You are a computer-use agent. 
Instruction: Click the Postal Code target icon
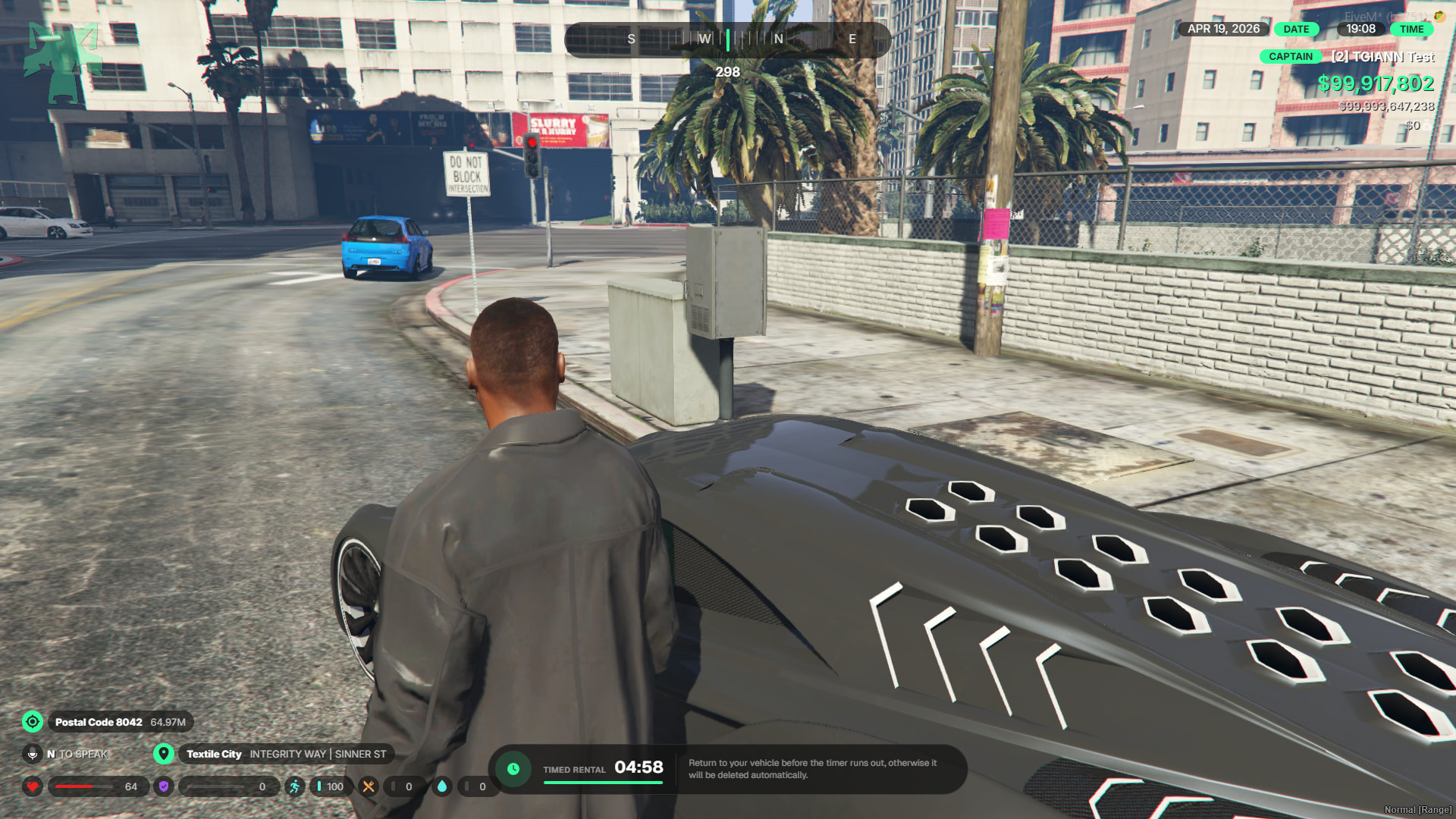pyautogui.click(x=33, y=722)
